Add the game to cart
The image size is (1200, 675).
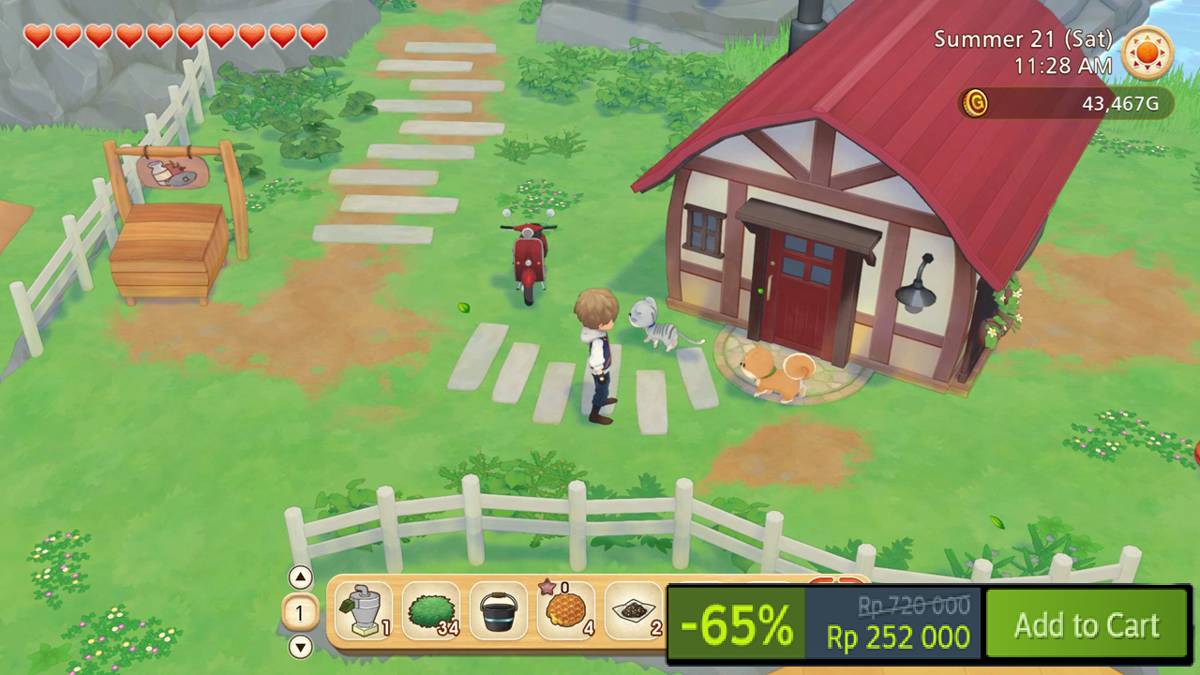[x=1086, y=625]
